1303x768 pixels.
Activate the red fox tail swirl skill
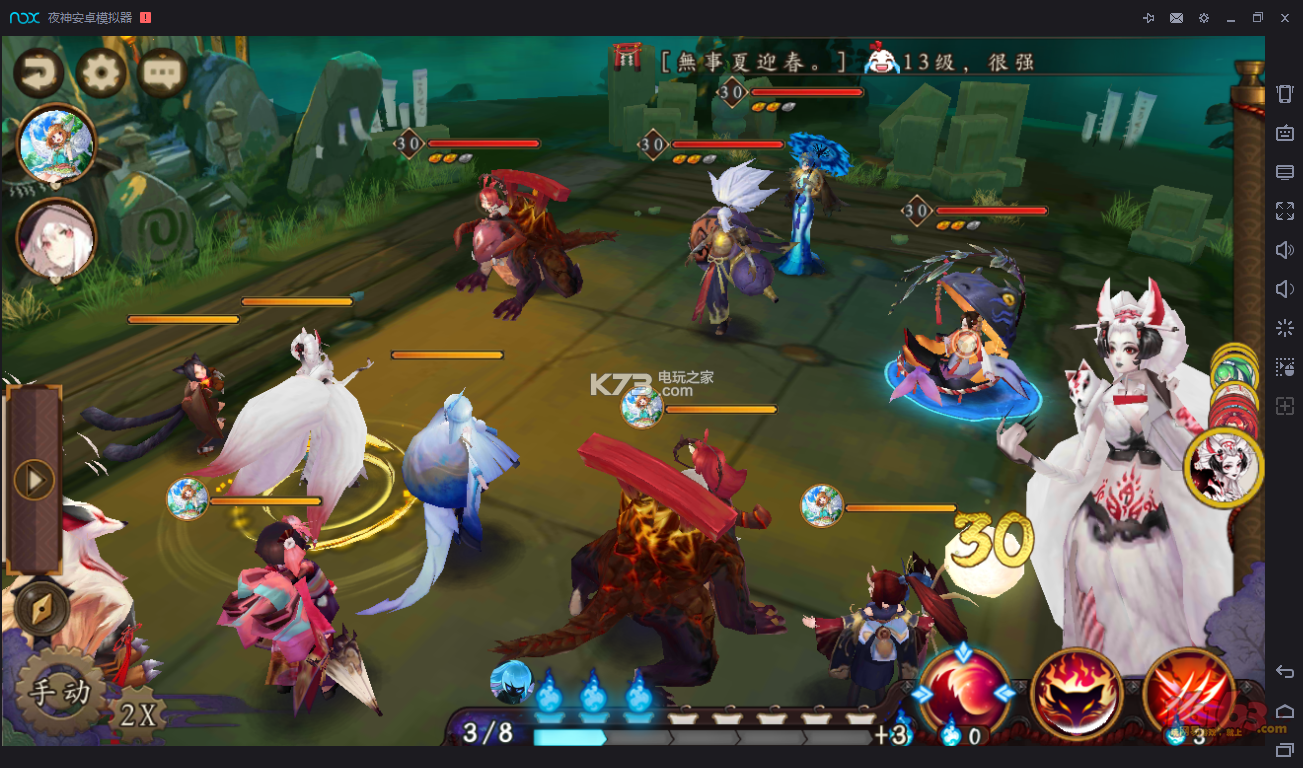point(964,693)
